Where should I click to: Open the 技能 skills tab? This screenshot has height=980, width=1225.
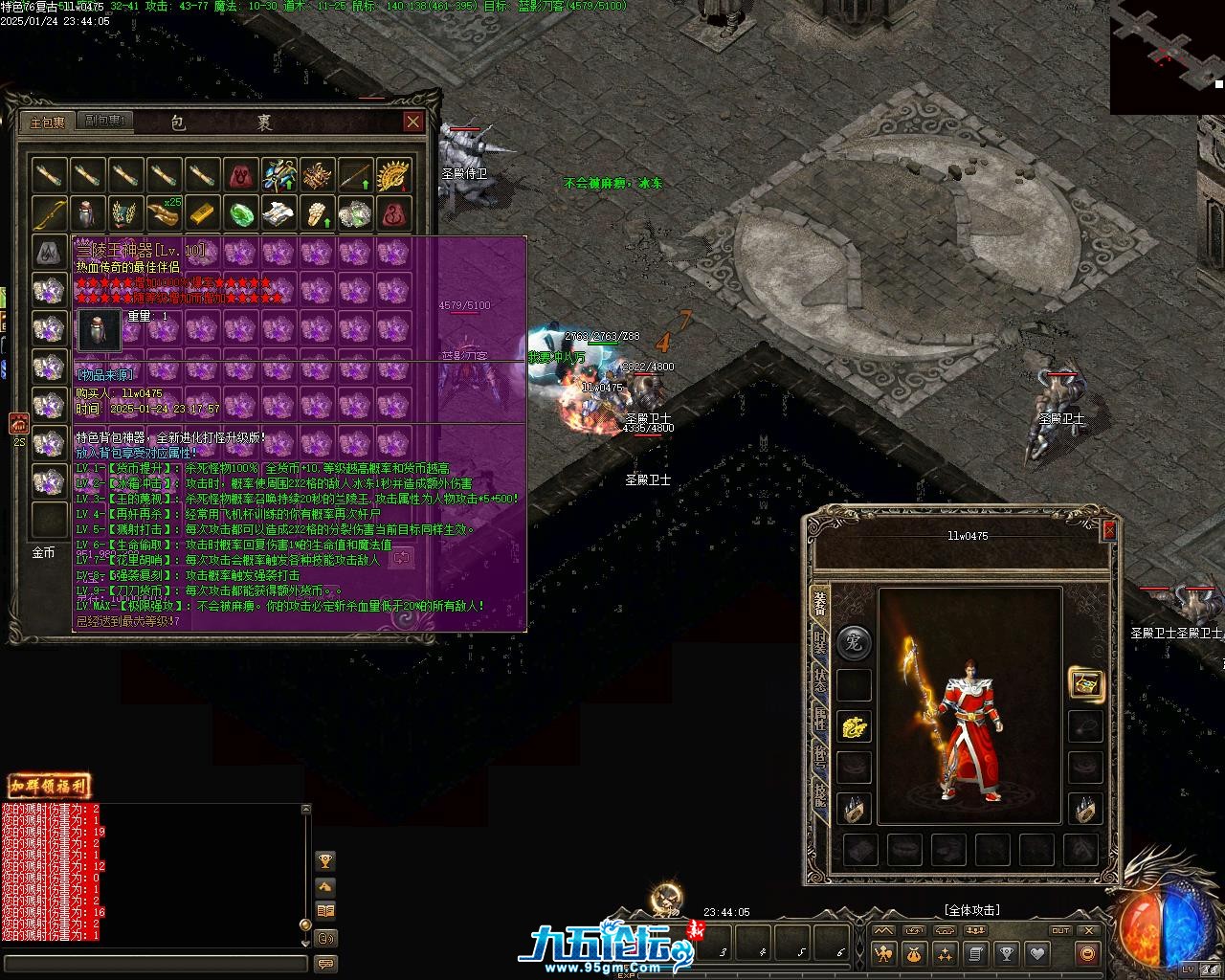(x=820, y=793)
